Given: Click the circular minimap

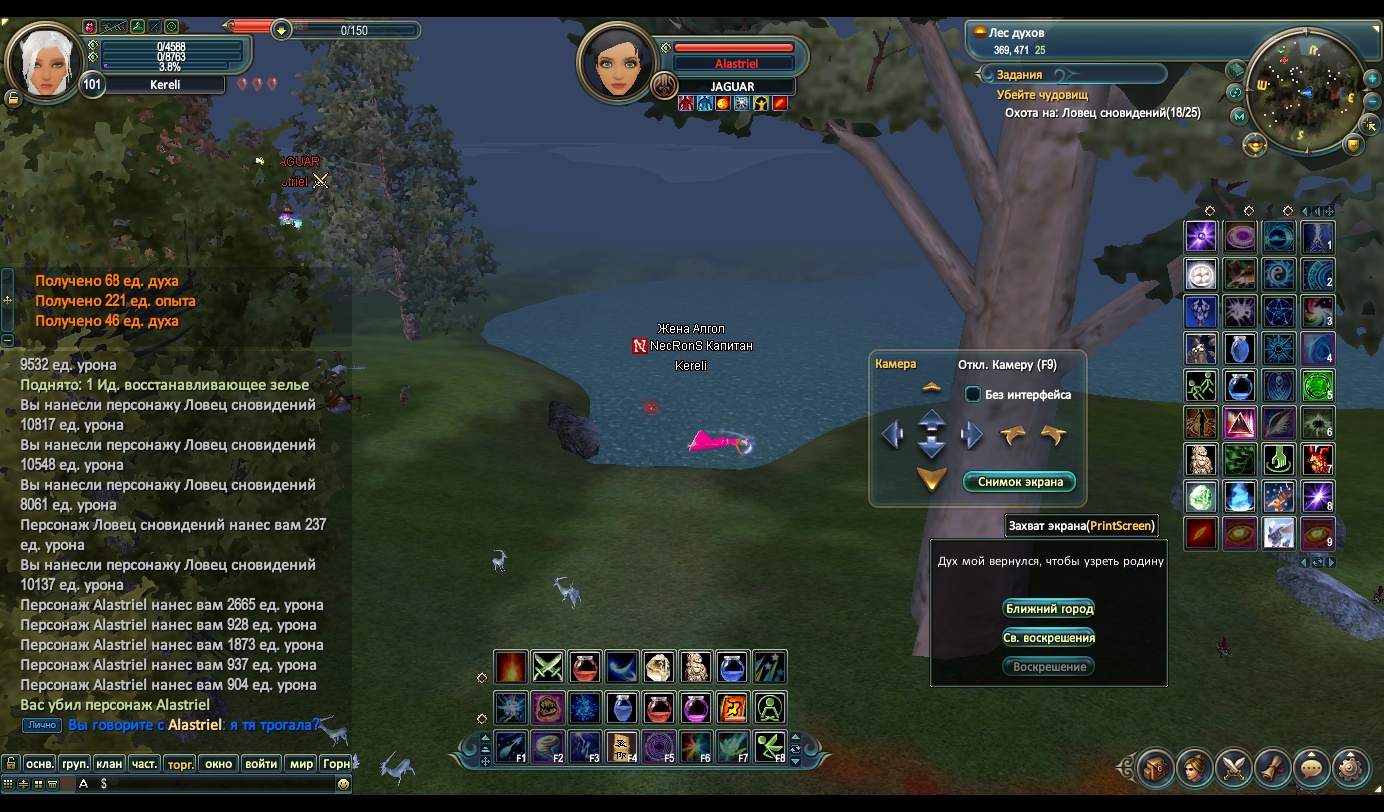Looking at the screenshot, I should (1306, 91).
